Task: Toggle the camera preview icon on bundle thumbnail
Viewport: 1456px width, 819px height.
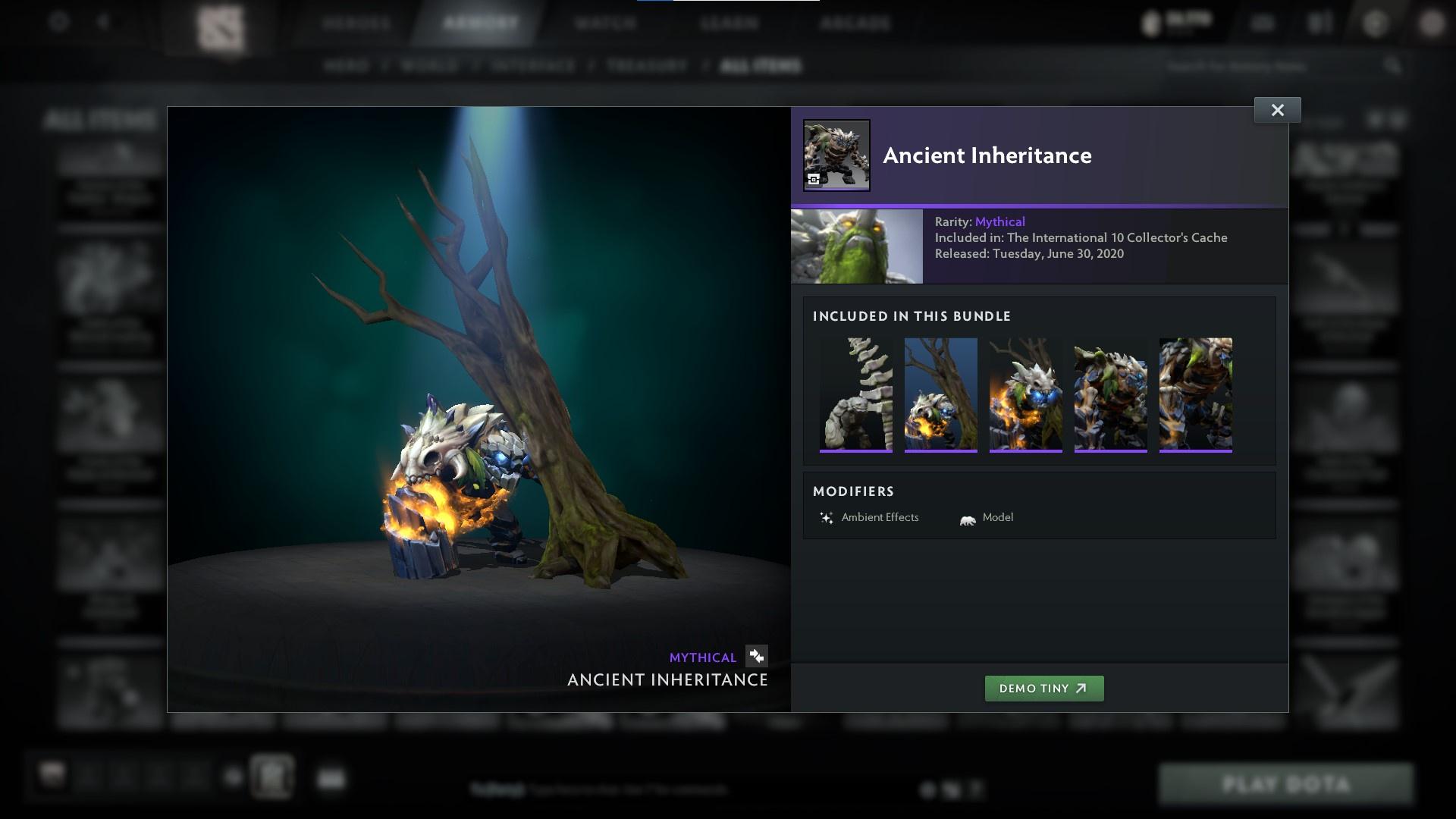Action: point(814,178)
